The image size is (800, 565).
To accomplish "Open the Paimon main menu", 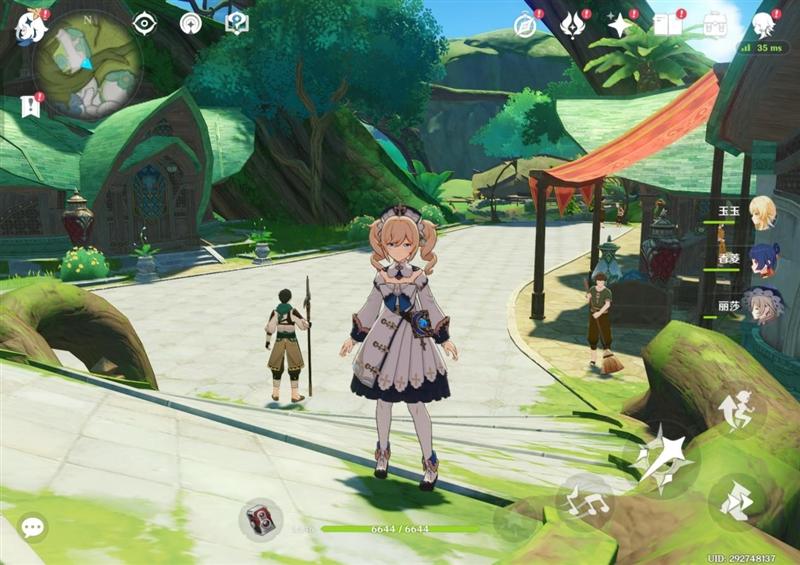I will 30,27.
